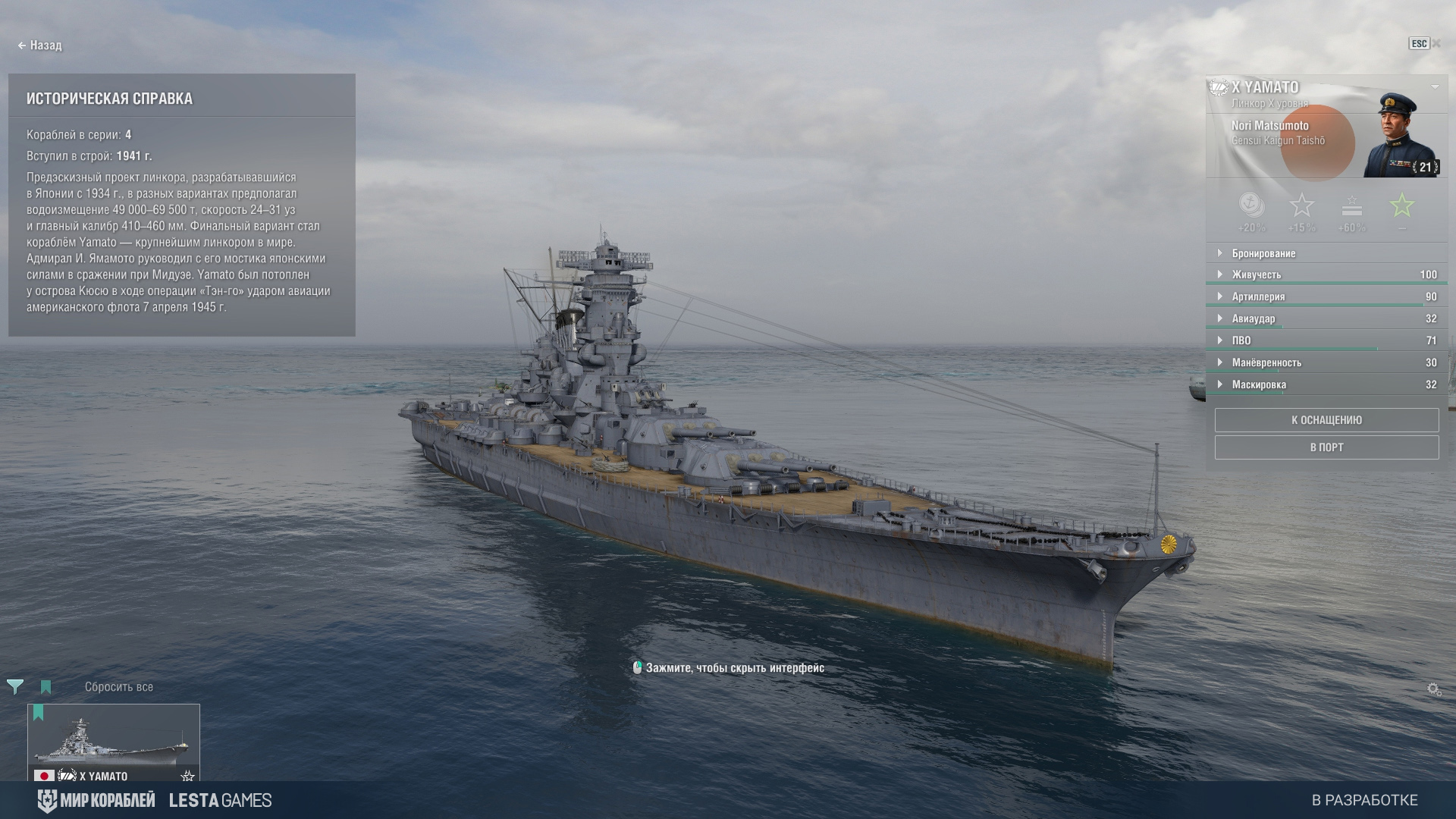Select the X Yamato ship thumbnail
Screen dimensions: 1456x819
(x=114, y=742)
